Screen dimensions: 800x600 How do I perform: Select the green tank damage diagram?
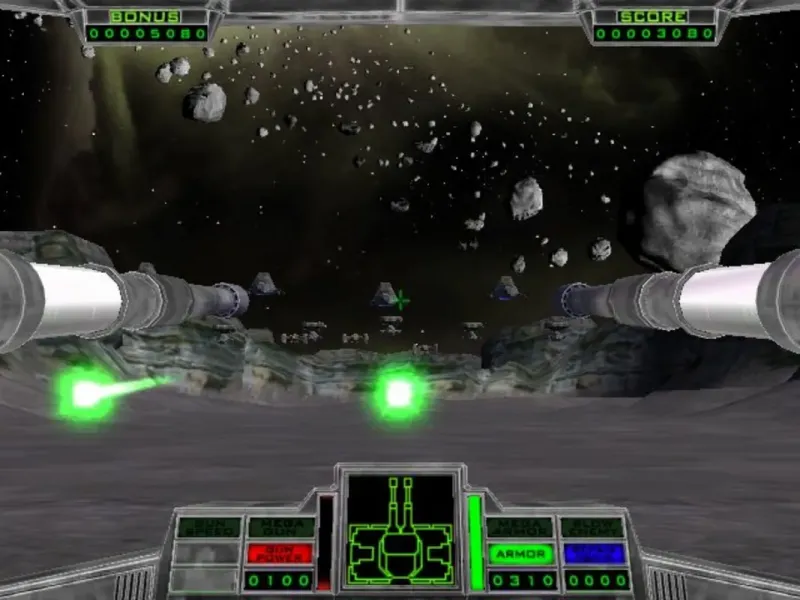(400, 530)
